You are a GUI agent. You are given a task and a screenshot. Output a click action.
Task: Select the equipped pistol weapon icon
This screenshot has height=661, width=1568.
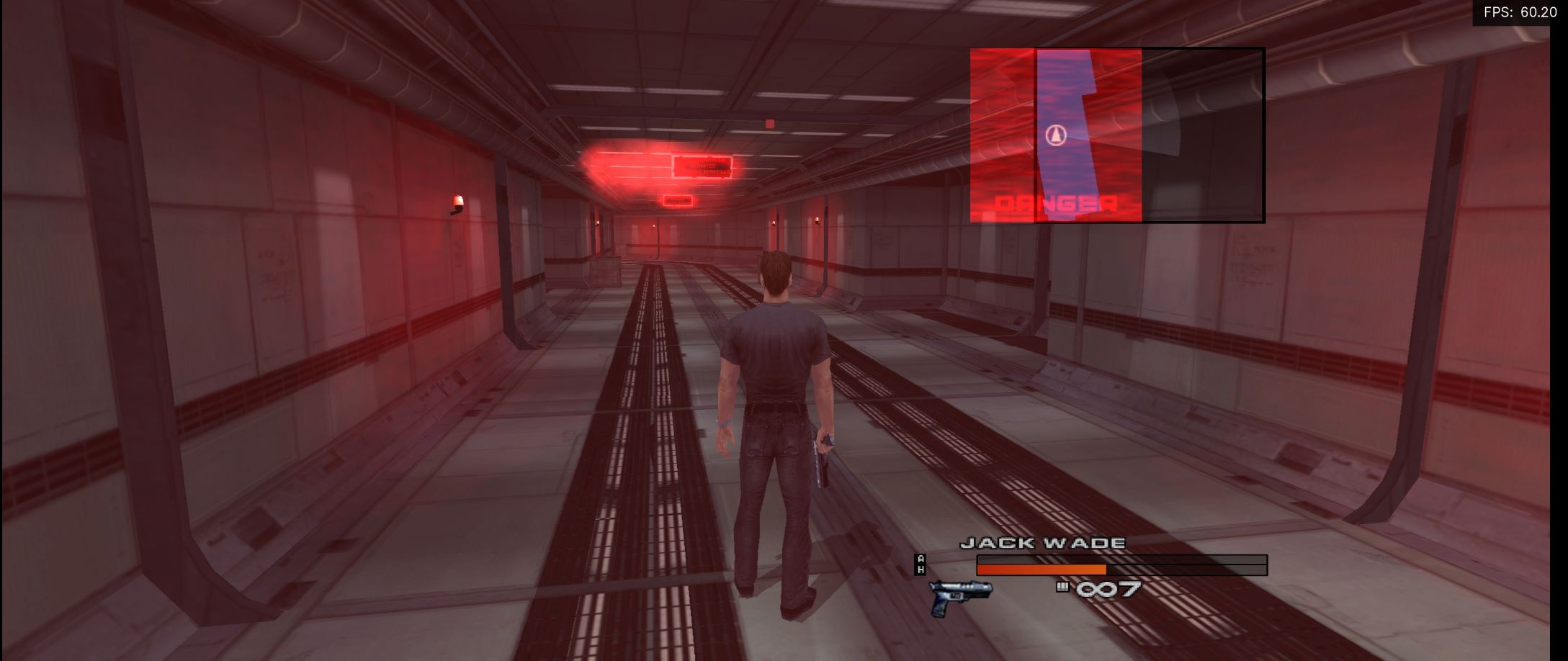(x=960, y=597)
